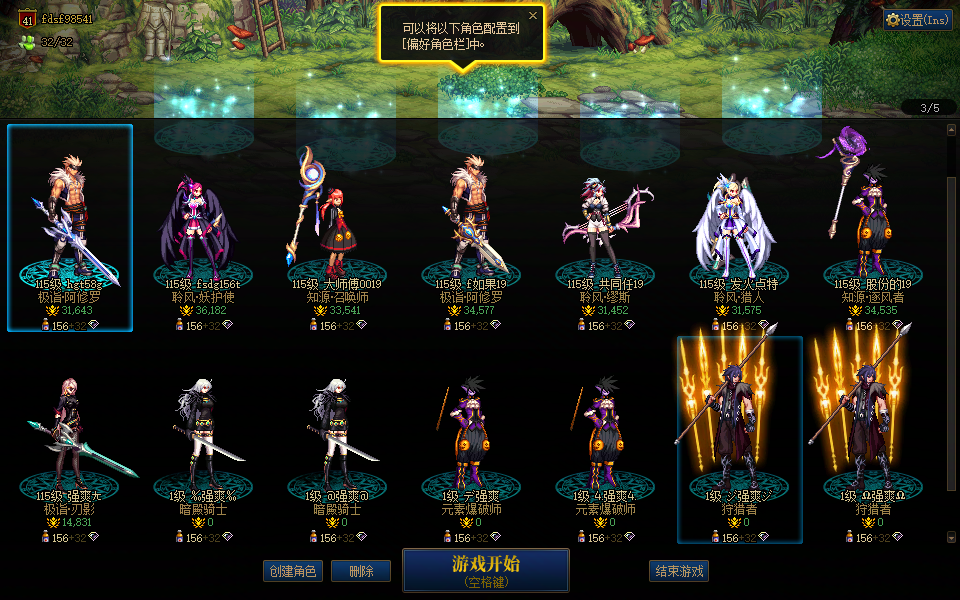Choose 结束游戏 to exit the game
960x600 pixels.
679,571
